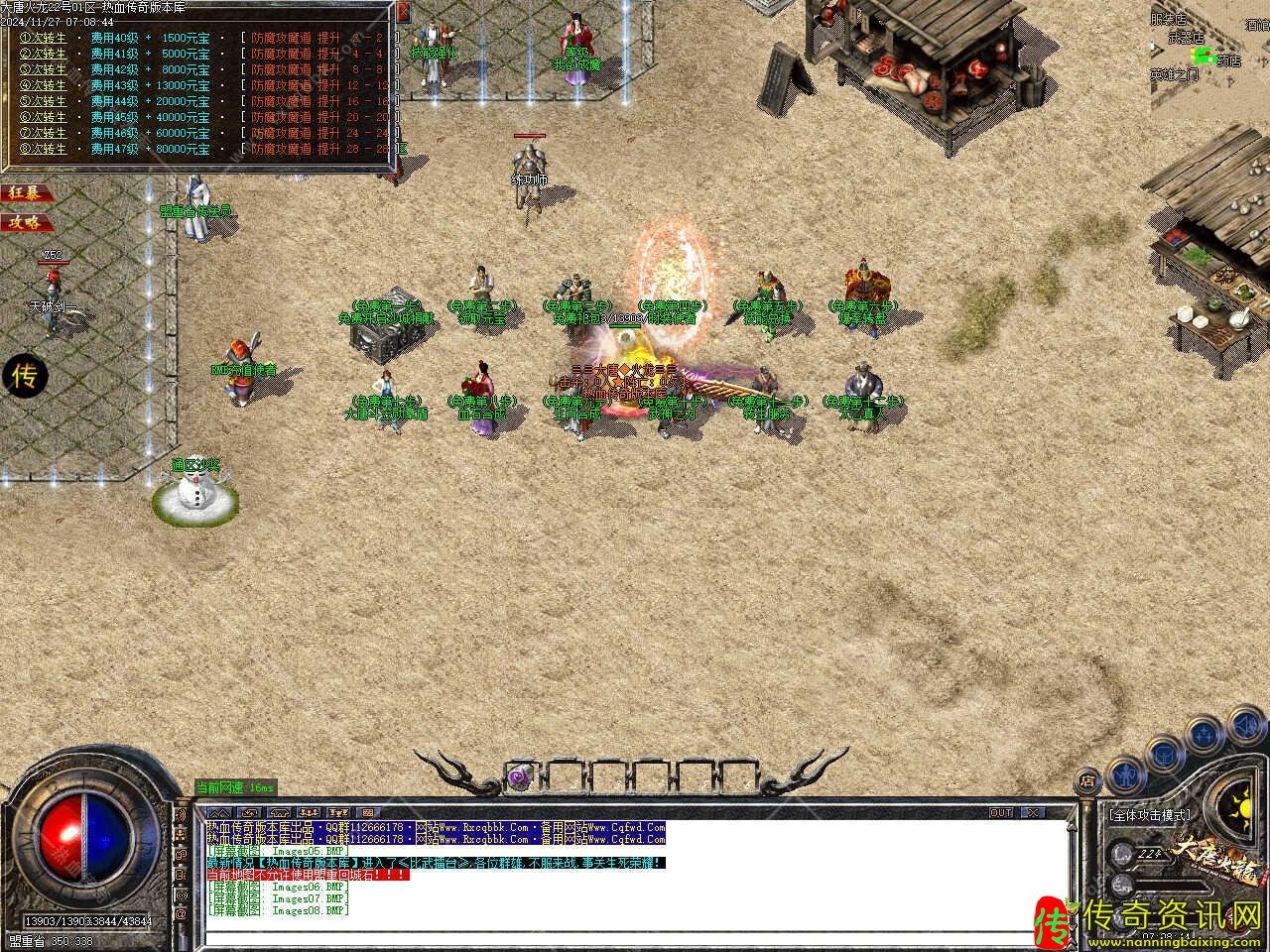Close the rebirth info panel
This screenshot has height=952, width=1270.
402,13
